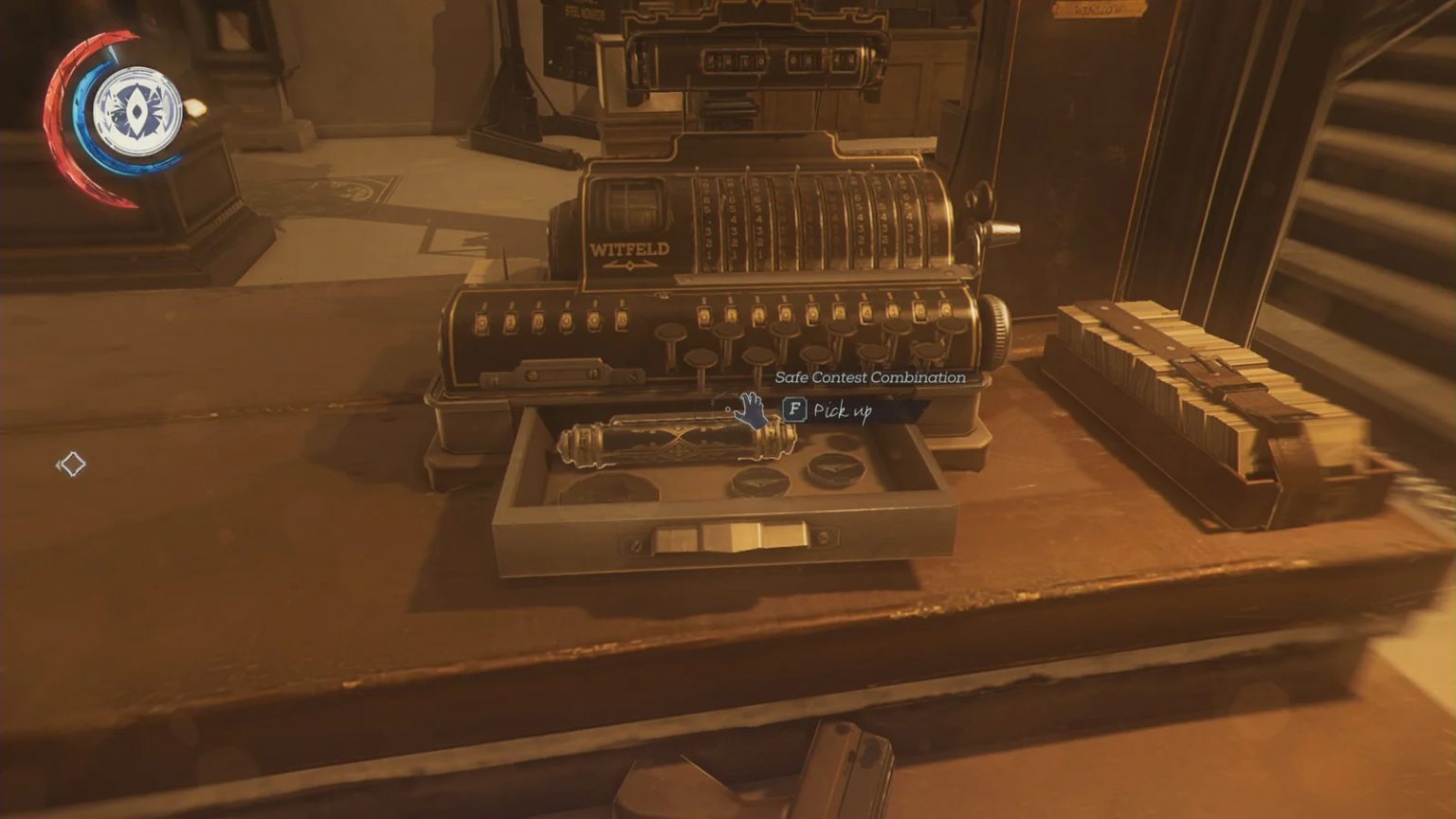Activate the Pick up action button

tap(794, 411)
